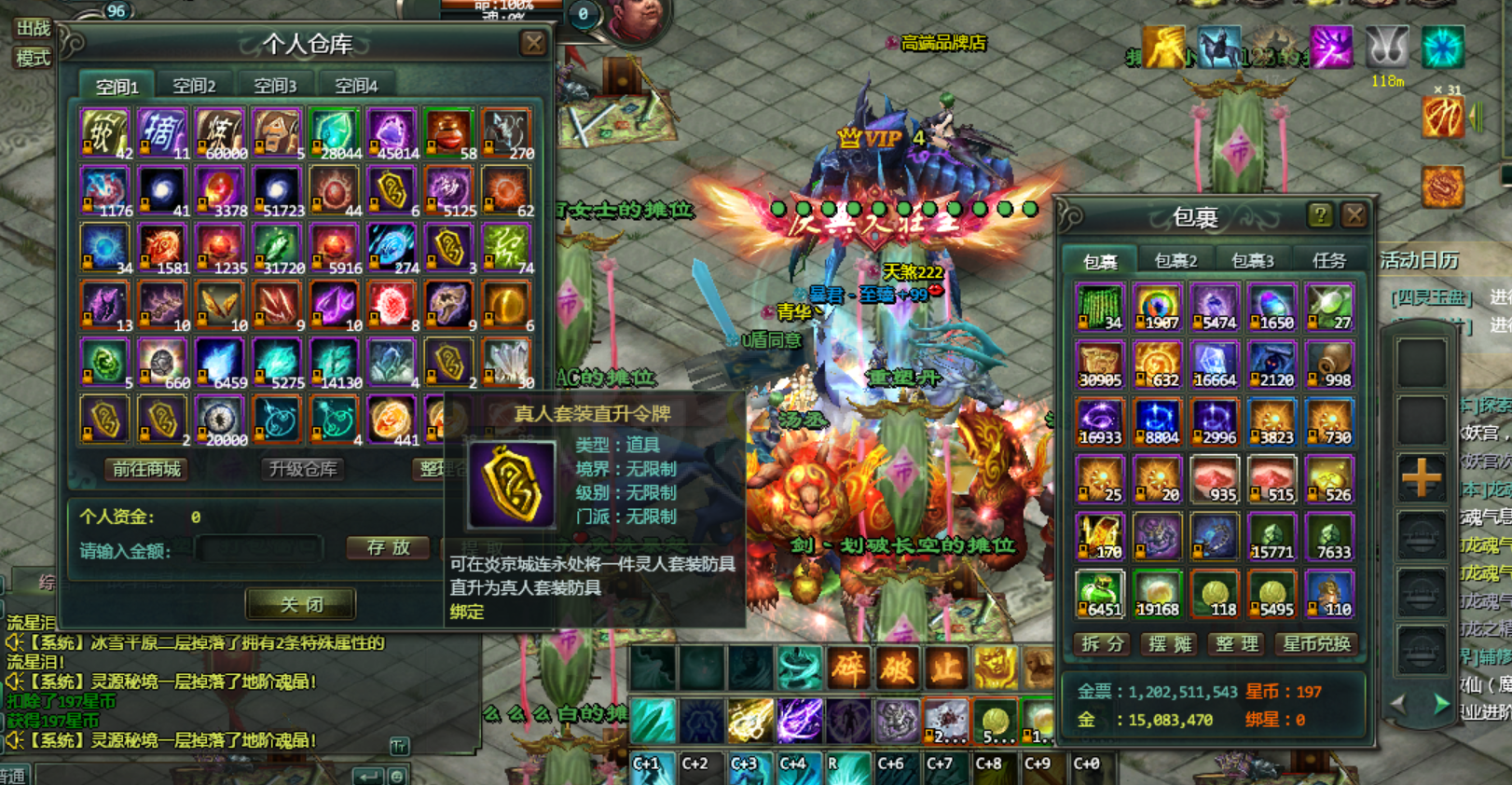The image size is (1512, 785).
Task: Focus the 请输入金额 amount input field
Action: pyautogui.click(x=259, y=549)
